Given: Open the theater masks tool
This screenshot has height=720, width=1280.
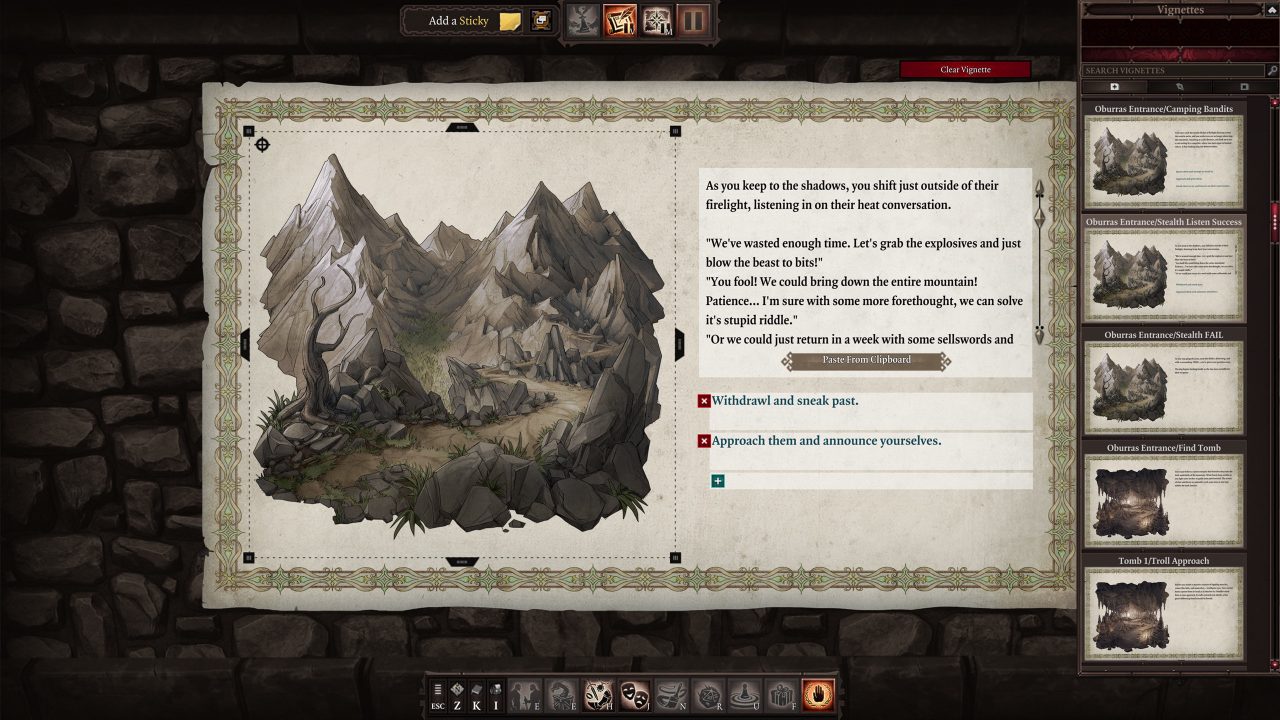Looking at the screenshot, I should (634, 694).
